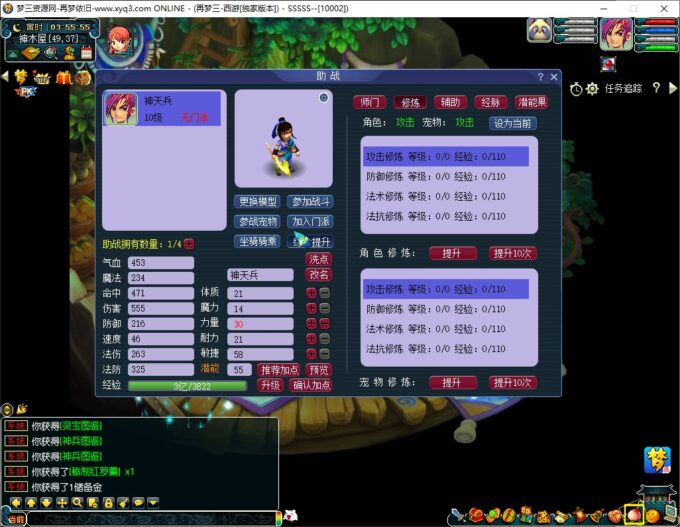
Task: Open the 辅助 tab
Action: (449, 102)
